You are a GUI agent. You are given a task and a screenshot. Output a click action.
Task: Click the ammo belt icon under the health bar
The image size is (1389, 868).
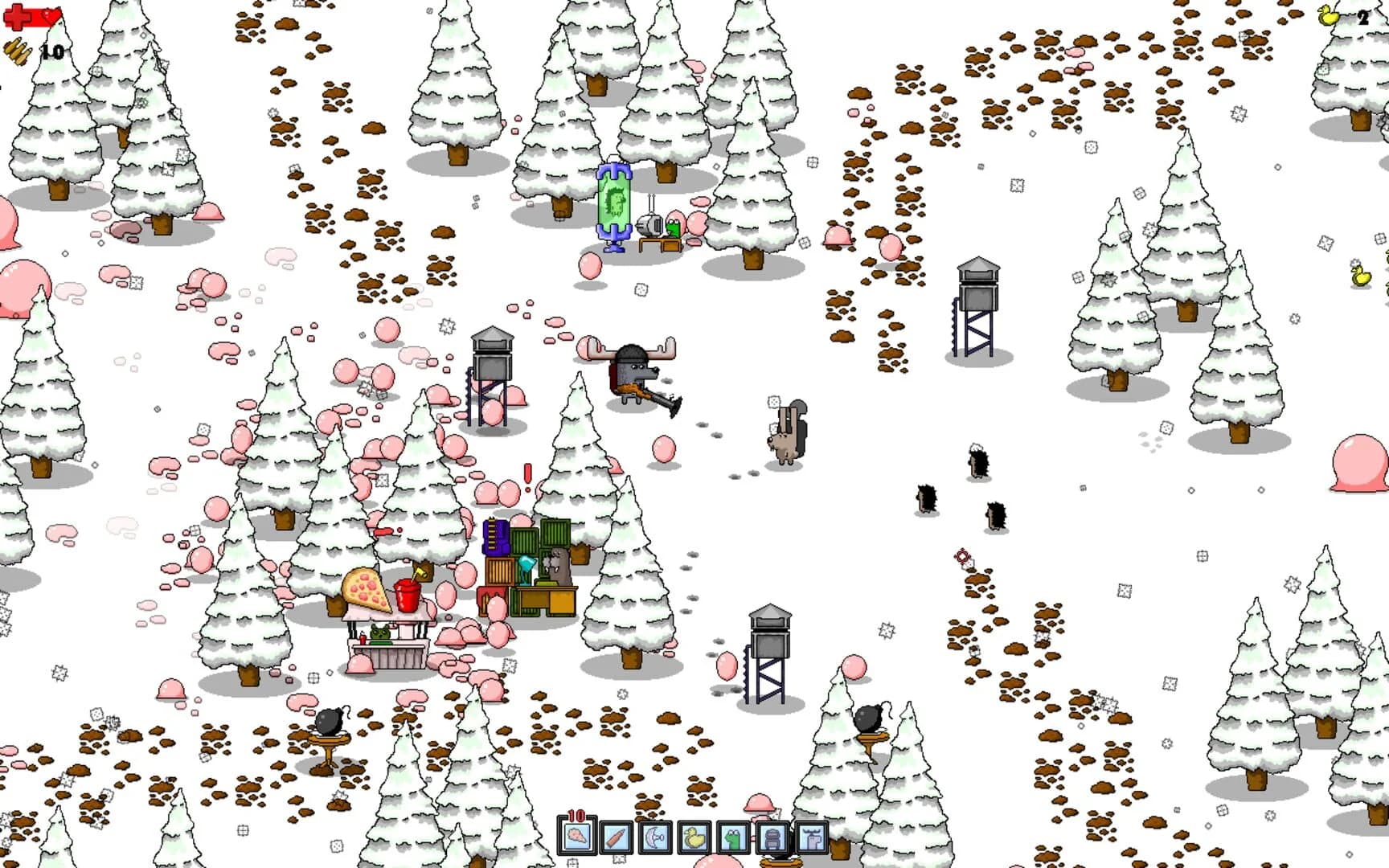17,52
